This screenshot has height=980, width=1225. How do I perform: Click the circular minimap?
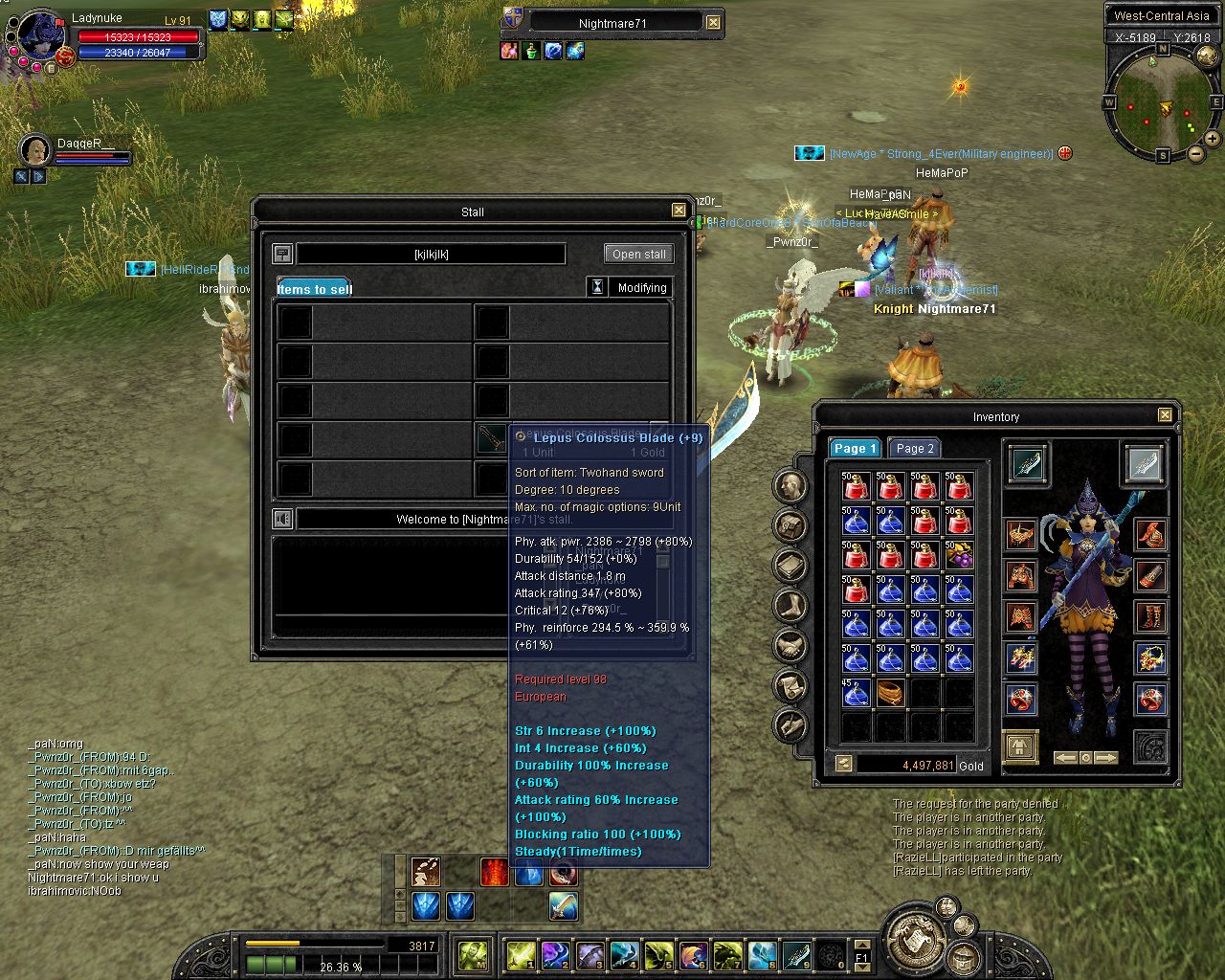click(1162, 102)
